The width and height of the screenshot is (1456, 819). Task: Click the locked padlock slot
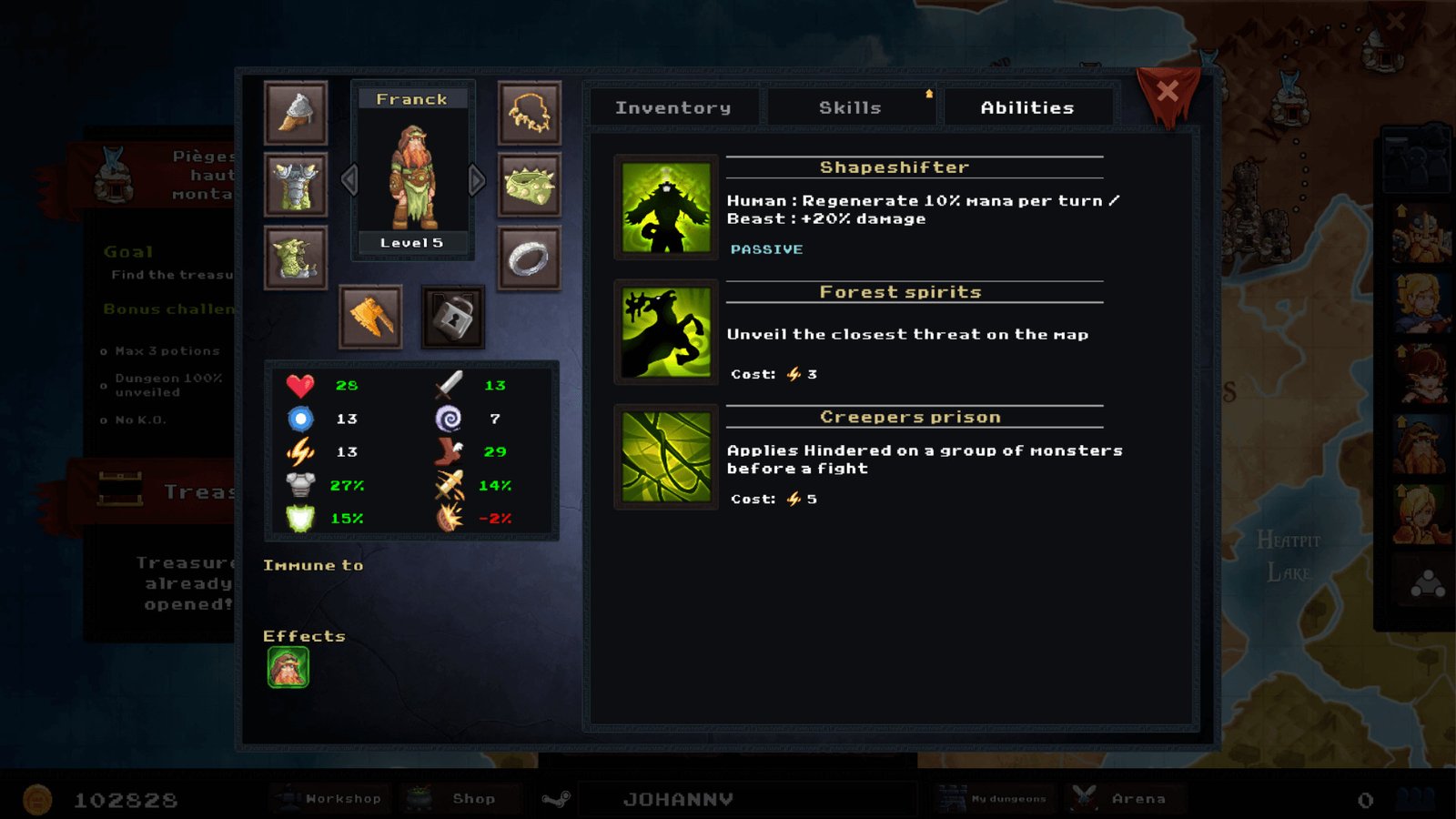coord(452,317)
